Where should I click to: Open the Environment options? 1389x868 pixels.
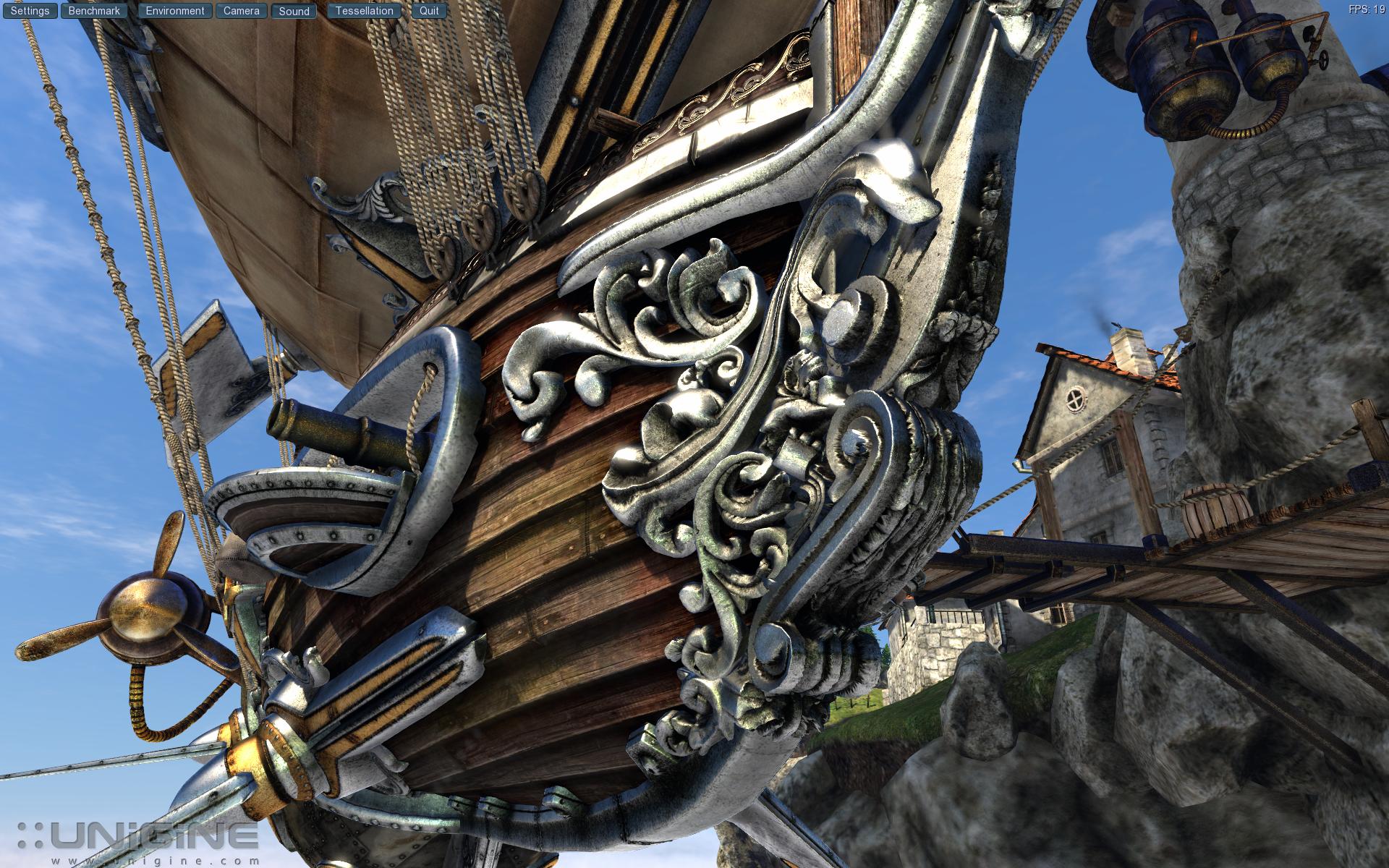175,11
